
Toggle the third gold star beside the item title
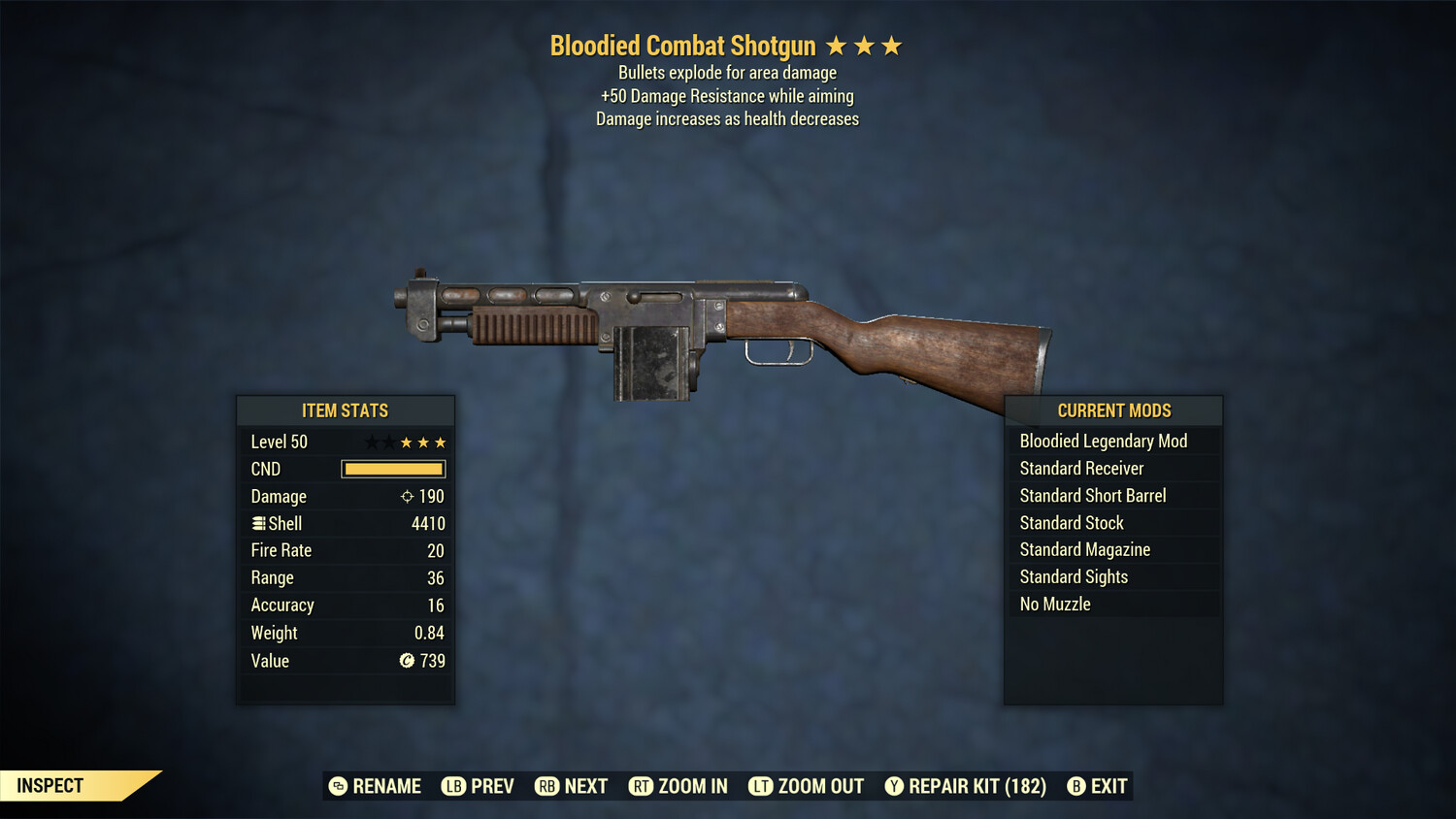pos(889,45)
